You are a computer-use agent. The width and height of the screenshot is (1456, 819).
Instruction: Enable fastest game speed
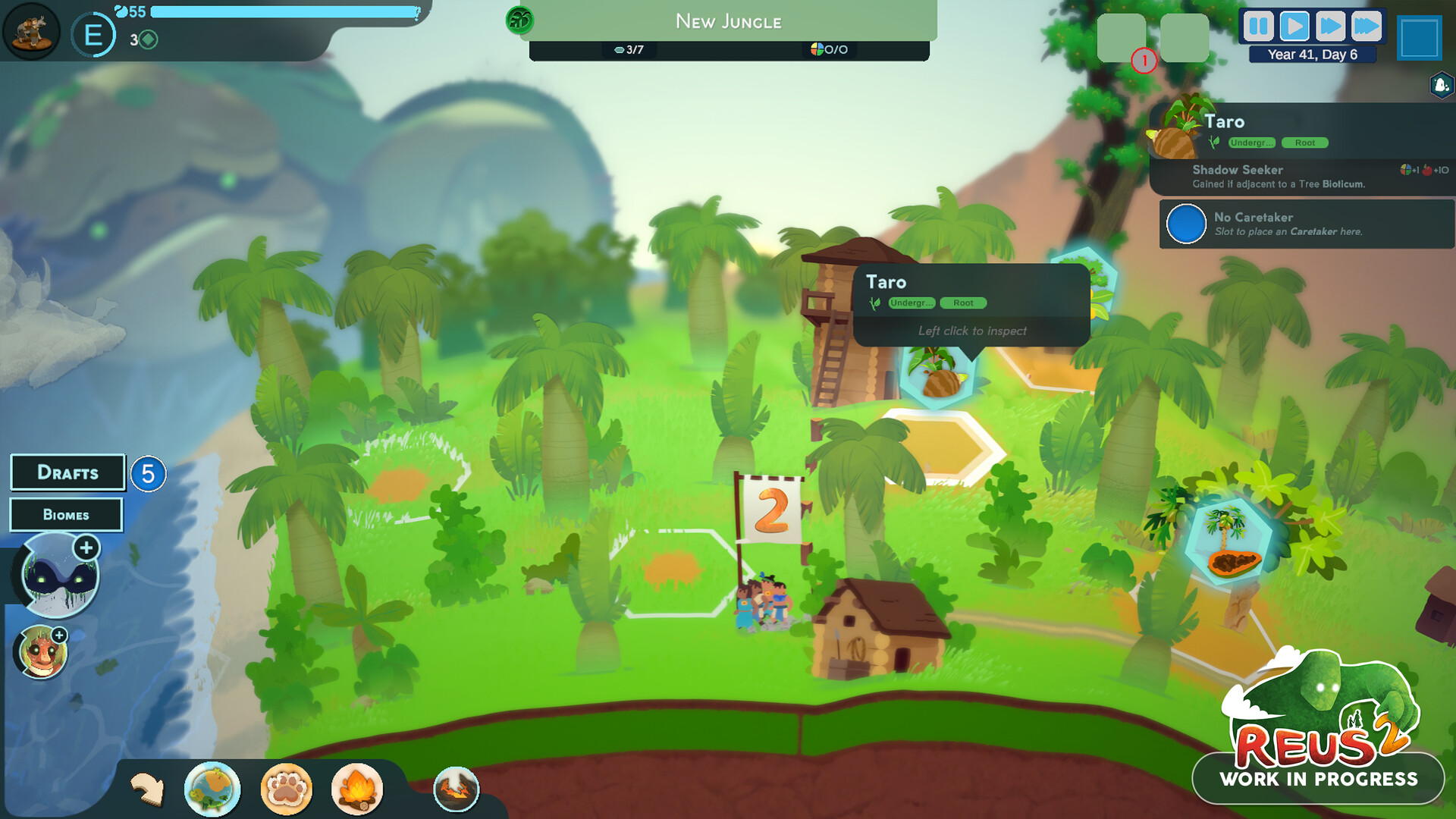tap(1368, 25)
